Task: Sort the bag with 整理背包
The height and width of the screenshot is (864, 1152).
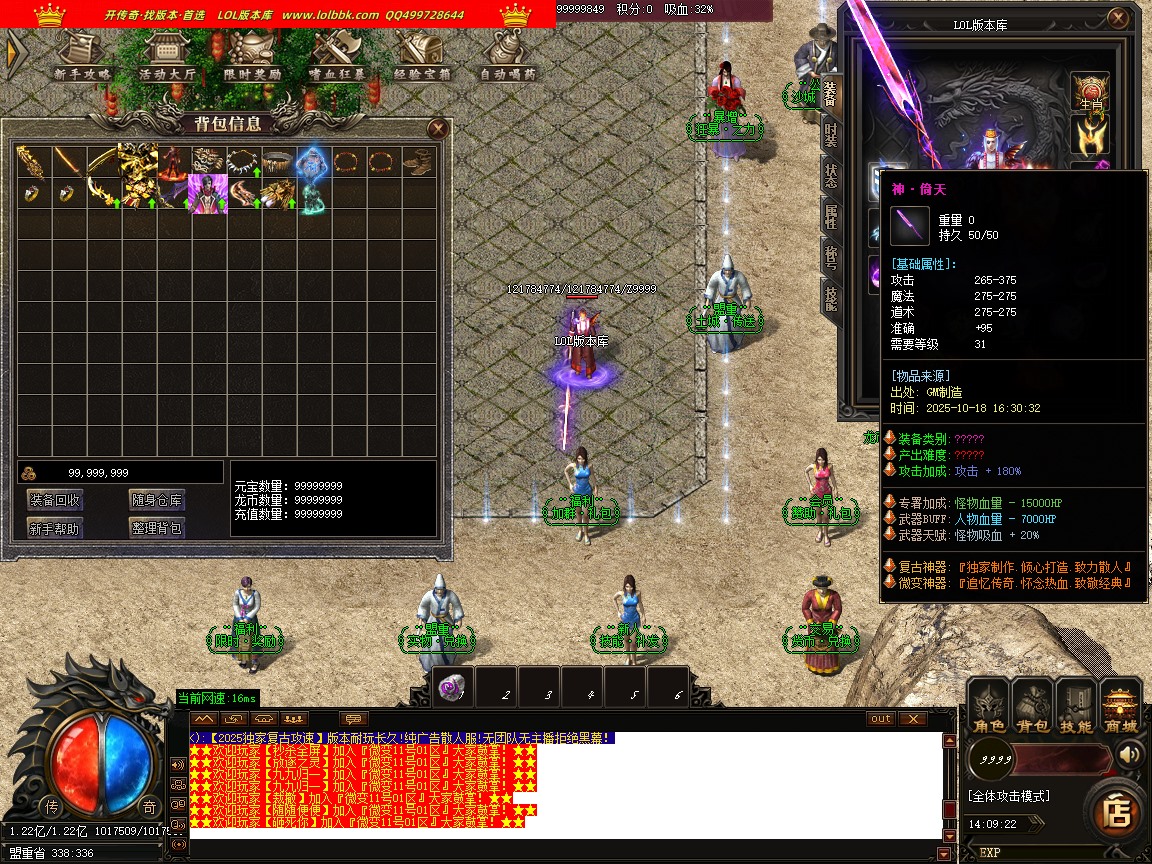Action: 157,528
